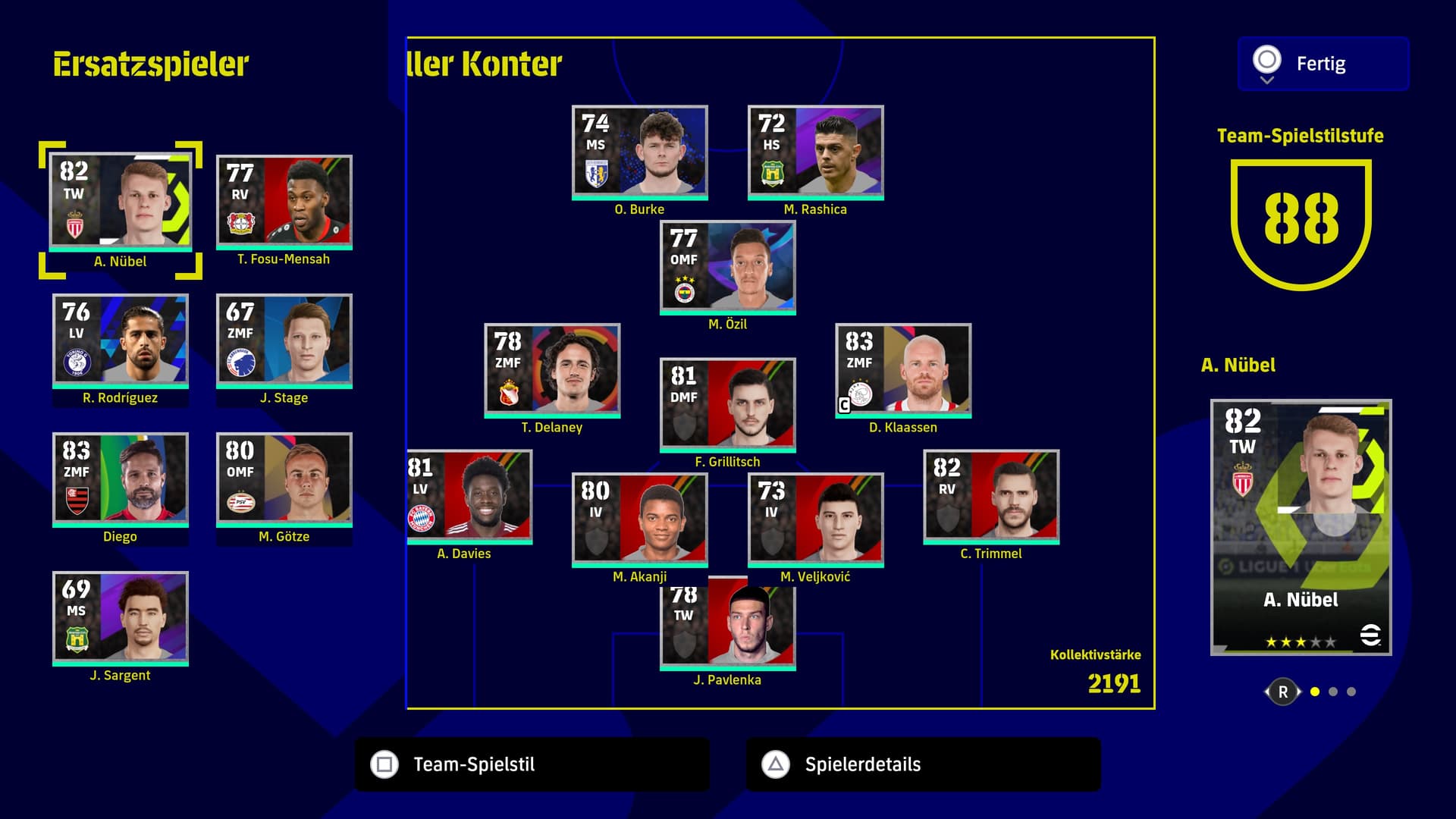The width and height of the screenshot is (1456, 819).
Task: Select starting goalkeeper J. Pavlenka card
Action: (x=727, y=626)
